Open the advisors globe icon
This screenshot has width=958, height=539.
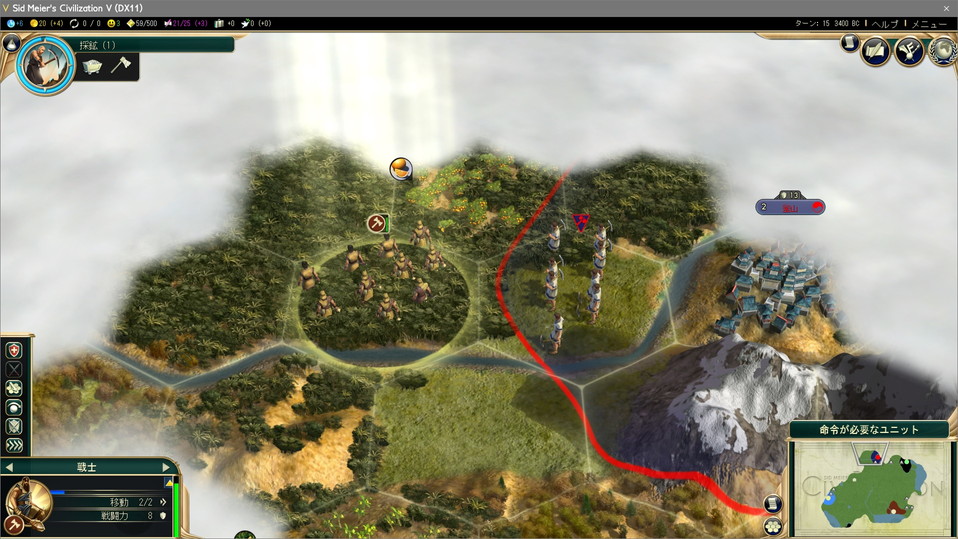942,51
